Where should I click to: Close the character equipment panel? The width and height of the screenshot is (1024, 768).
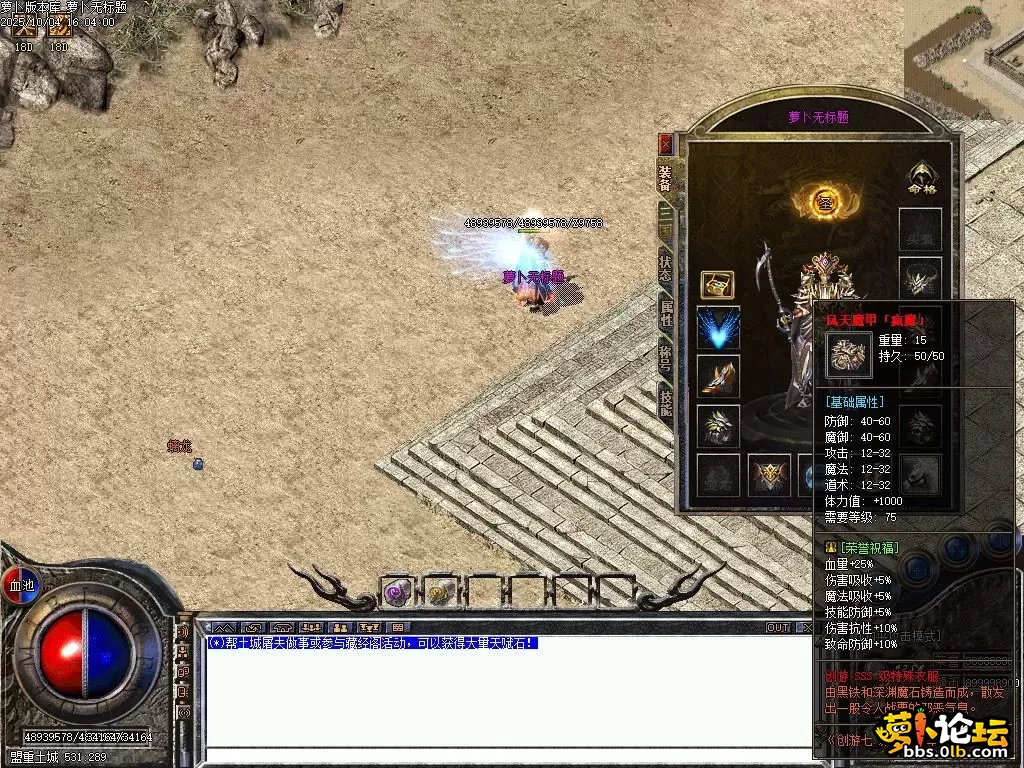click(666, 143)
